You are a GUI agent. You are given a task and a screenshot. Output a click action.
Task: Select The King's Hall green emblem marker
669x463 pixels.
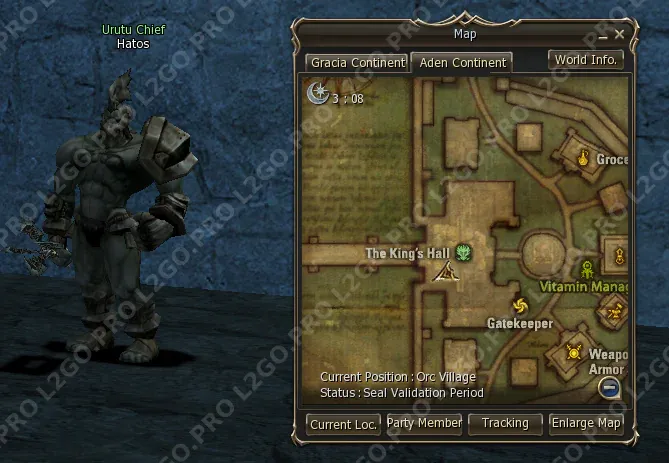464,253
